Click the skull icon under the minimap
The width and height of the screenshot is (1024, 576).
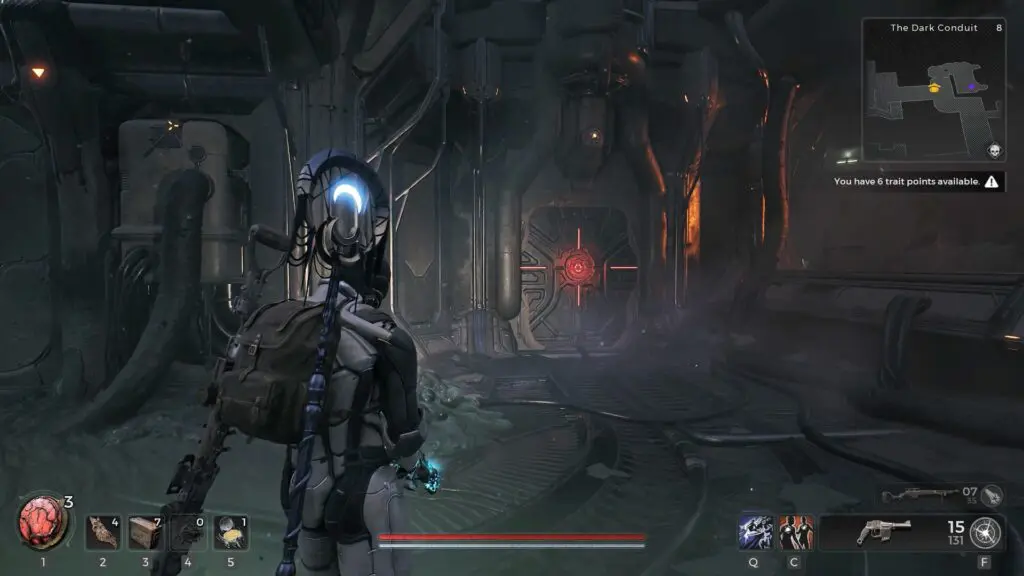tap(994, 151)
